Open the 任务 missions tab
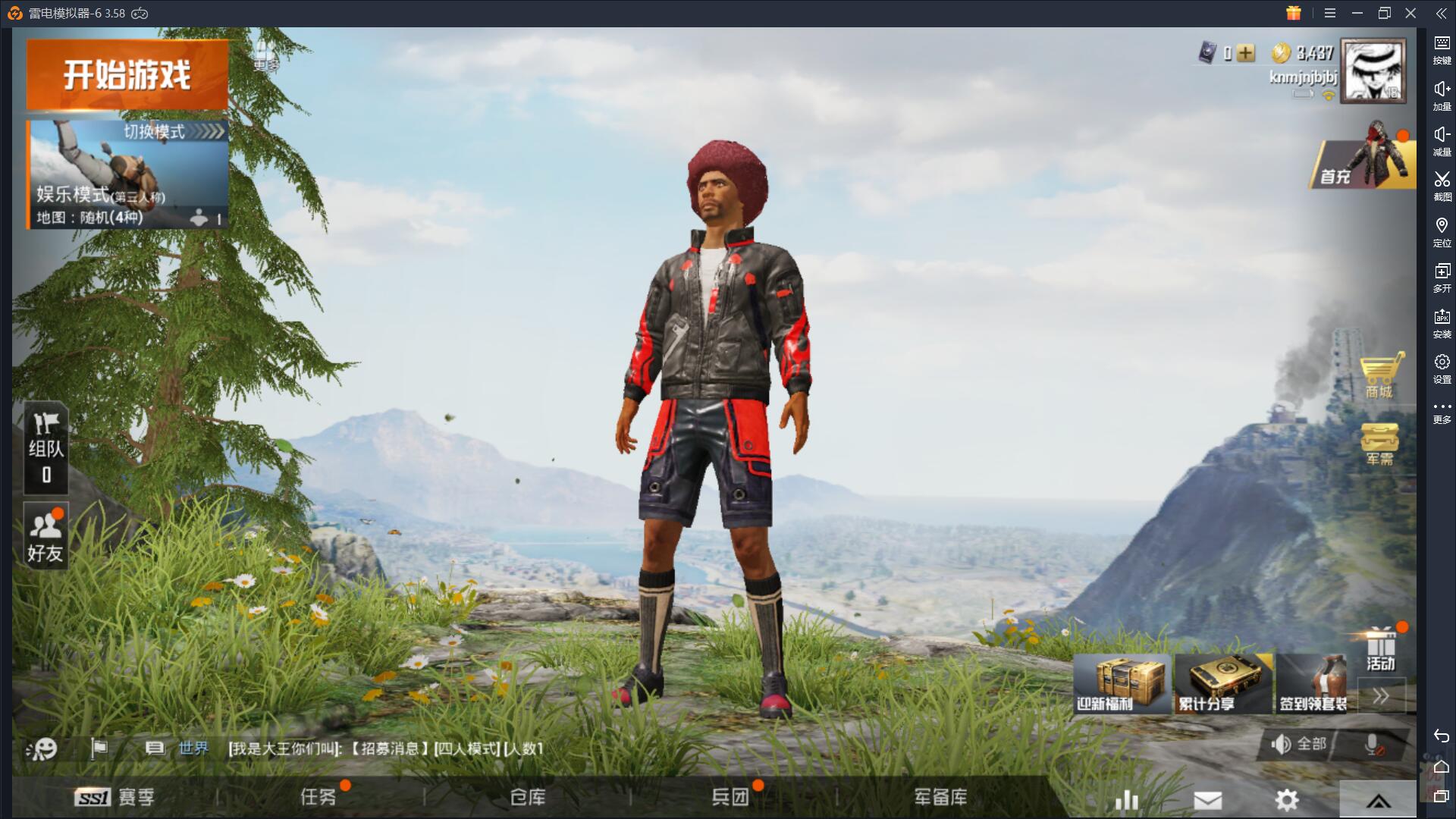The width and height of the screenshot is (1456, 819). click(318, 797)
